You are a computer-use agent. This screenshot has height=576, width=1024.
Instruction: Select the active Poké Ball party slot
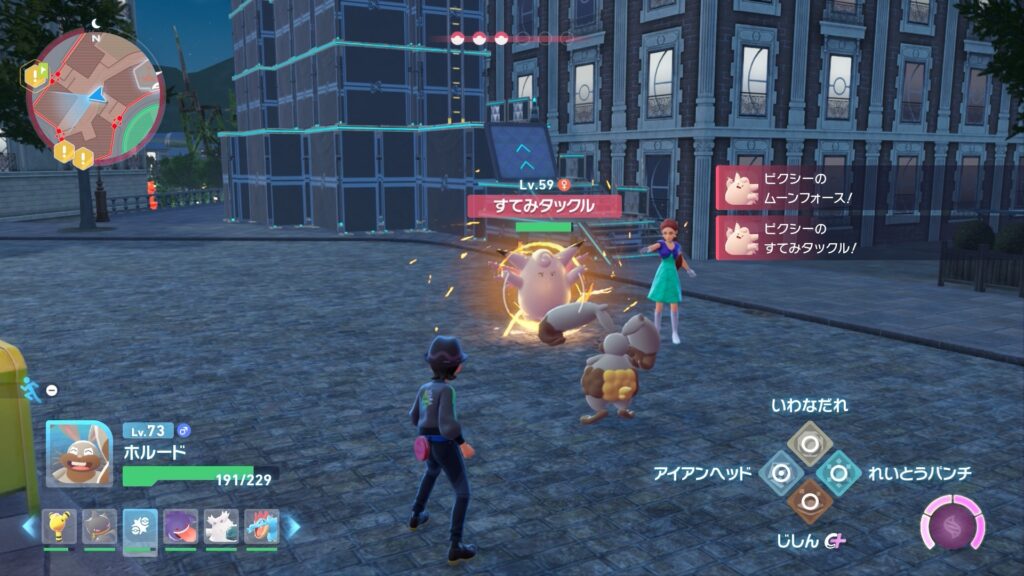140,527
